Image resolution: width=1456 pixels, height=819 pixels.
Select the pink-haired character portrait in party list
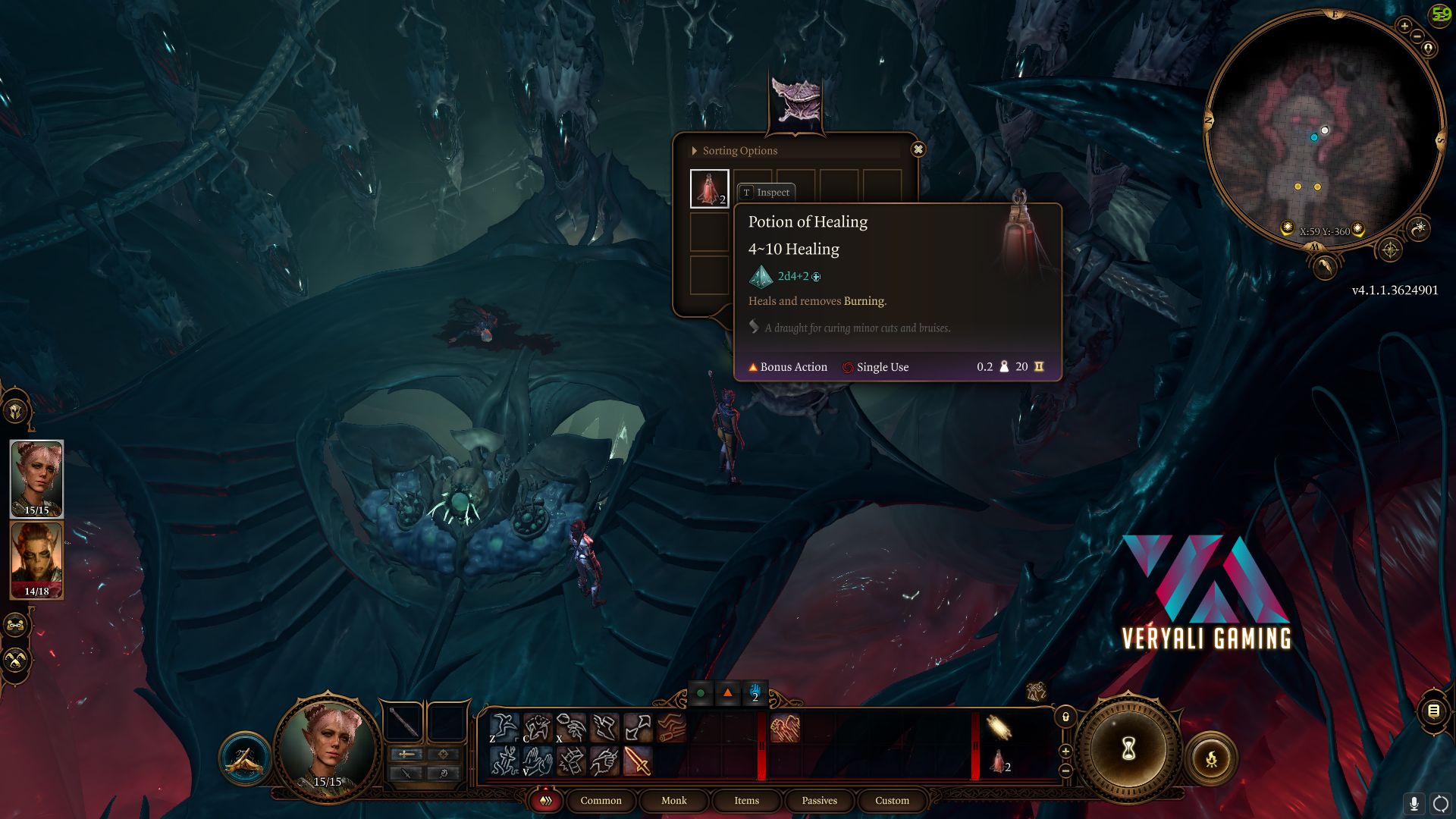(36, 479)
